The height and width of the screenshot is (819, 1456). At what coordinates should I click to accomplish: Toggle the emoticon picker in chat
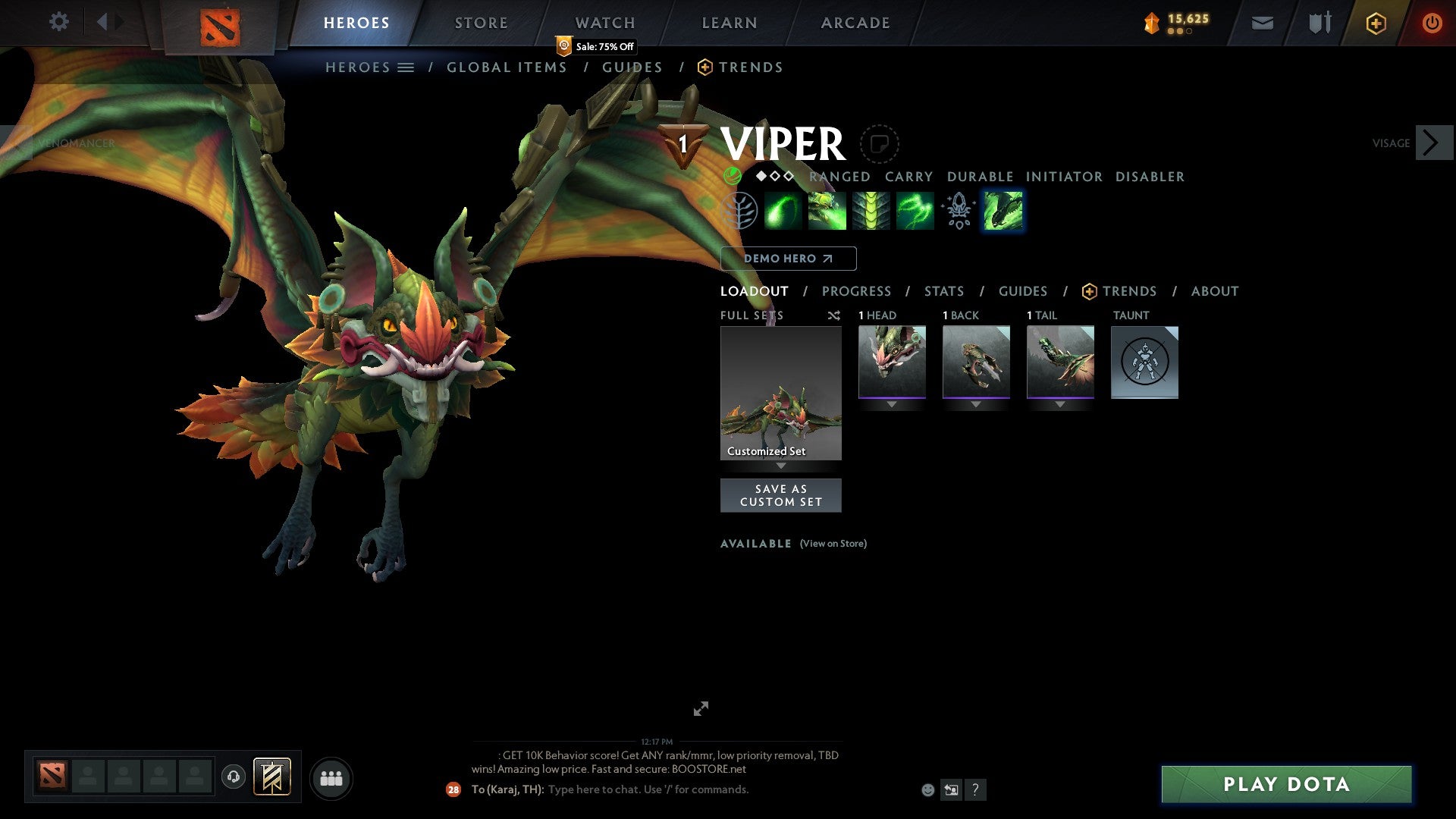pyautogui.click(x=927, y=789)
